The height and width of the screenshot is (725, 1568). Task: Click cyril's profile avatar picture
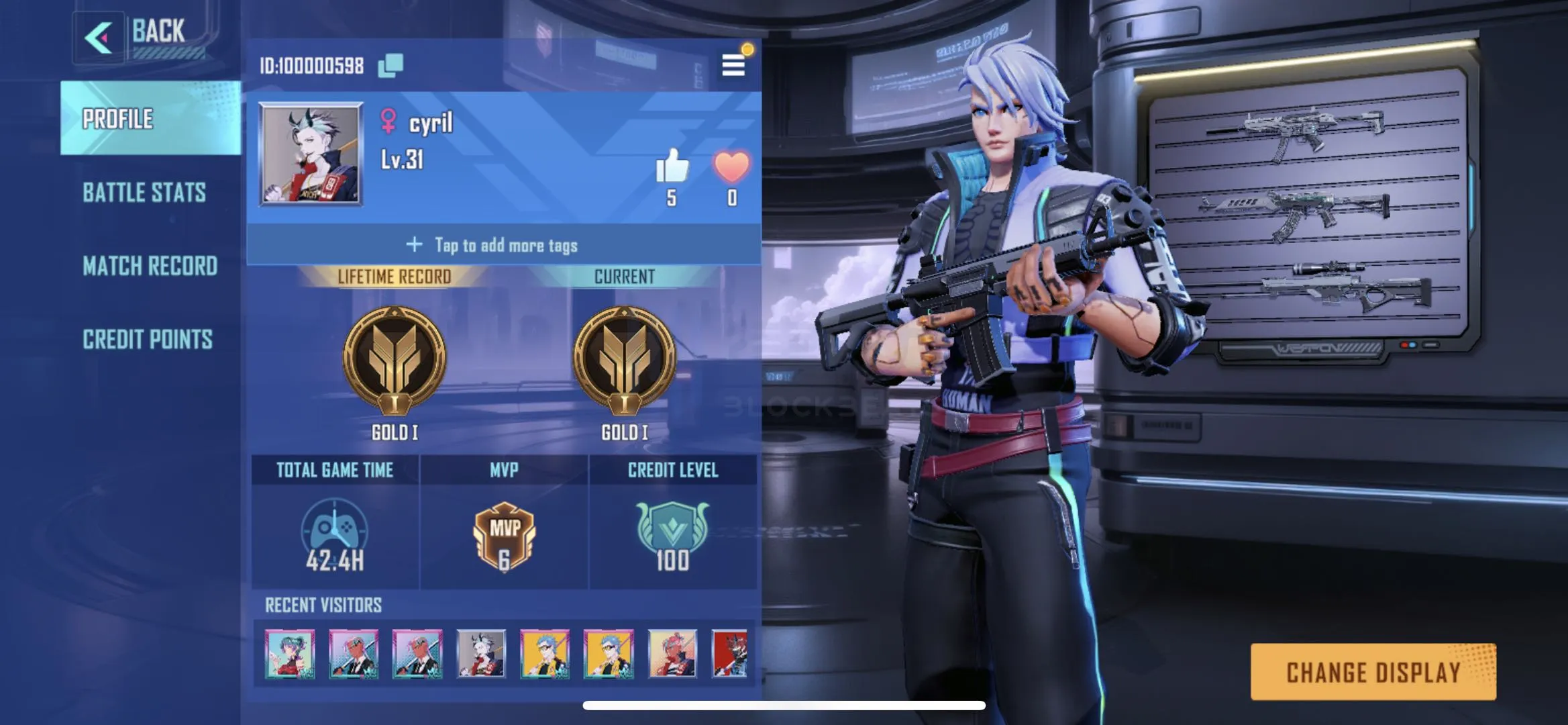[311, 154]
